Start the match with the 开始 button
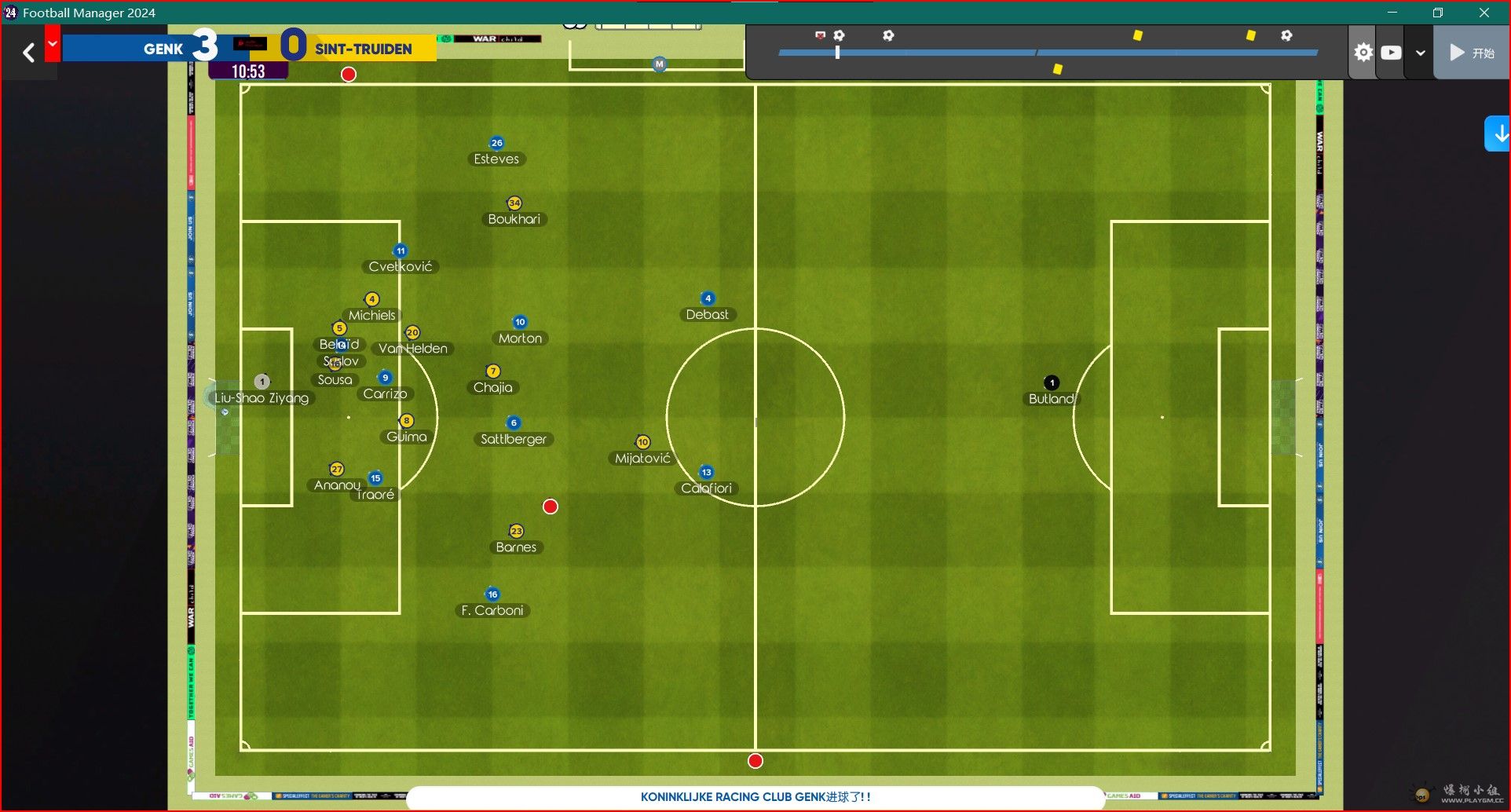Image resolution: width=1511 pixels, height=812 pixels. tap(1471, 53)
